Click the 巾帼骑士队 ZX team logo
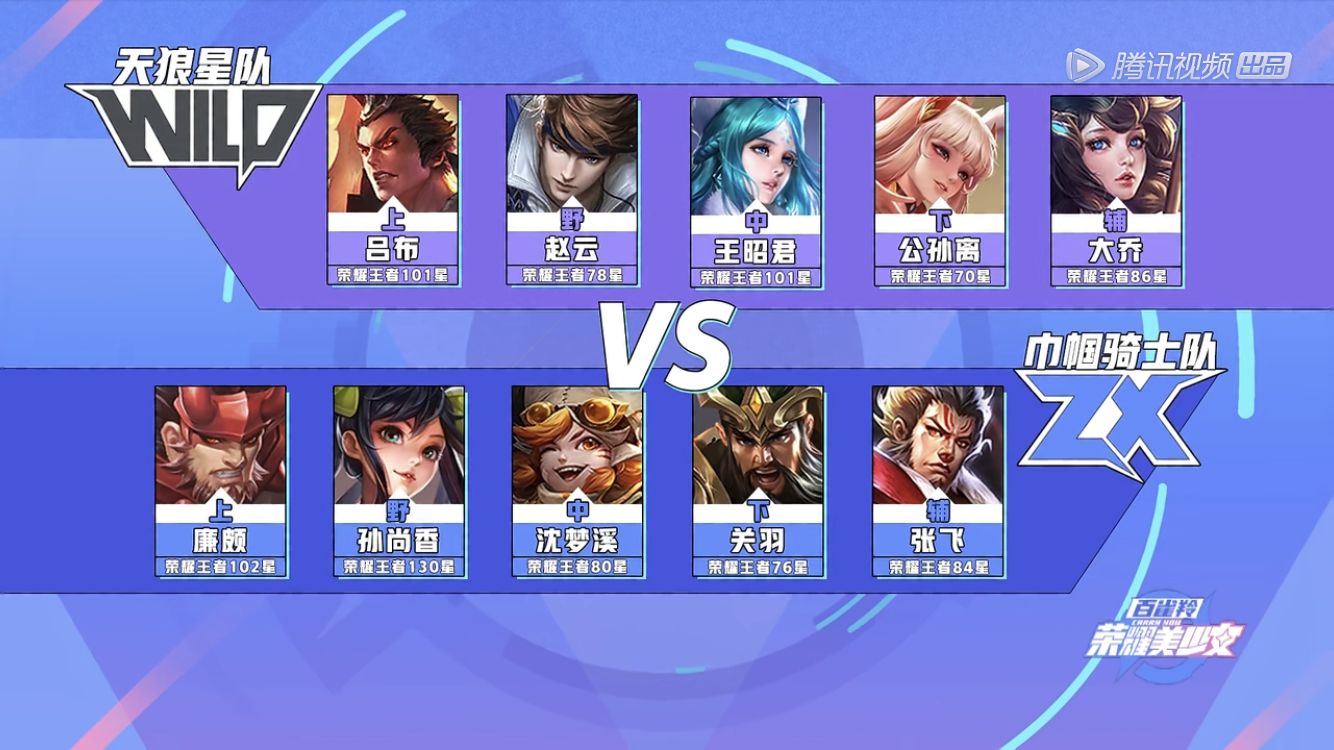The width and height of the screenshot is (1334, 750). click(x=1120, y=405)
